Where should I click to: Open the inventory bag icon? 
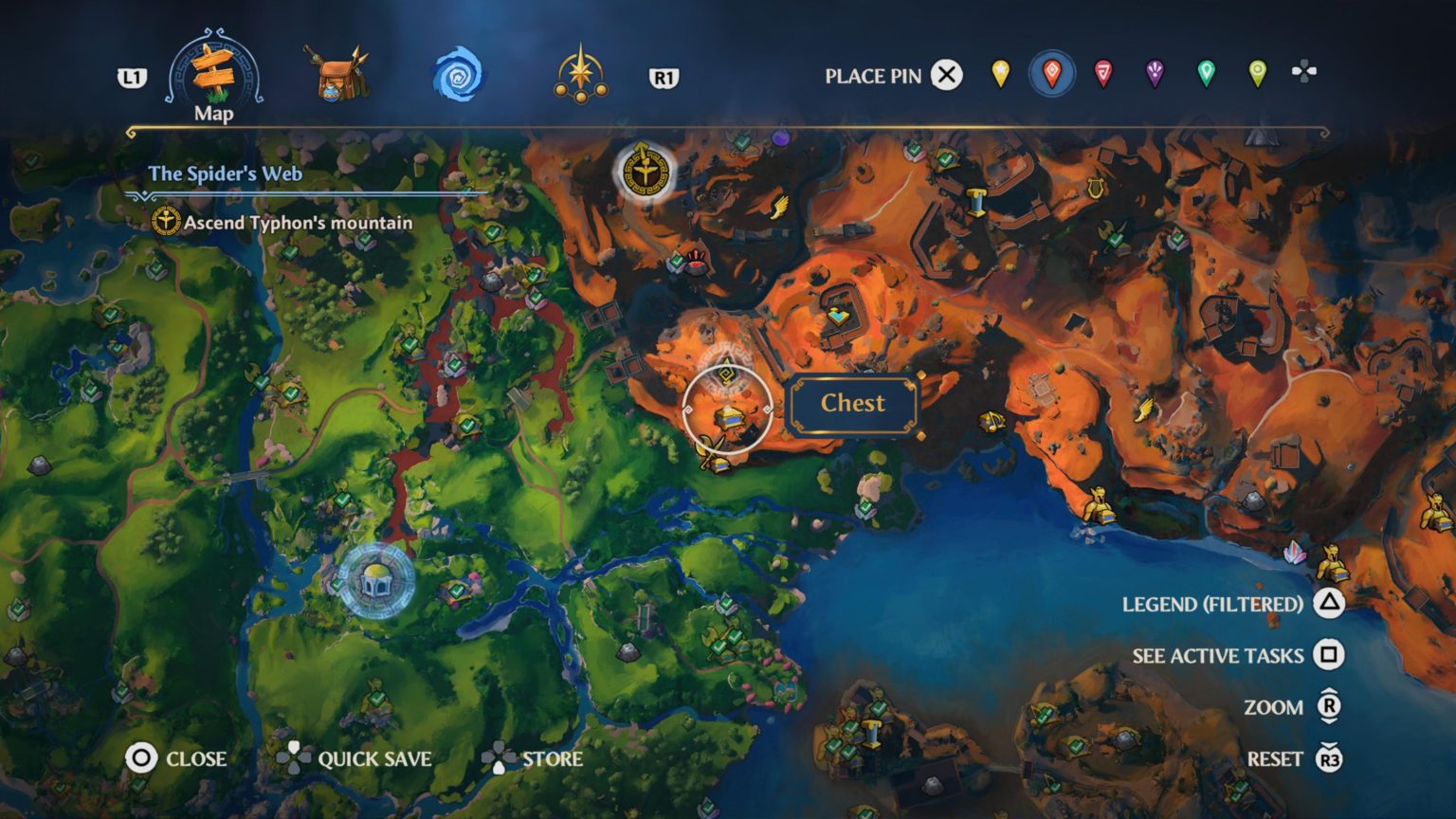pyautogui.click(x=335, y=74)
